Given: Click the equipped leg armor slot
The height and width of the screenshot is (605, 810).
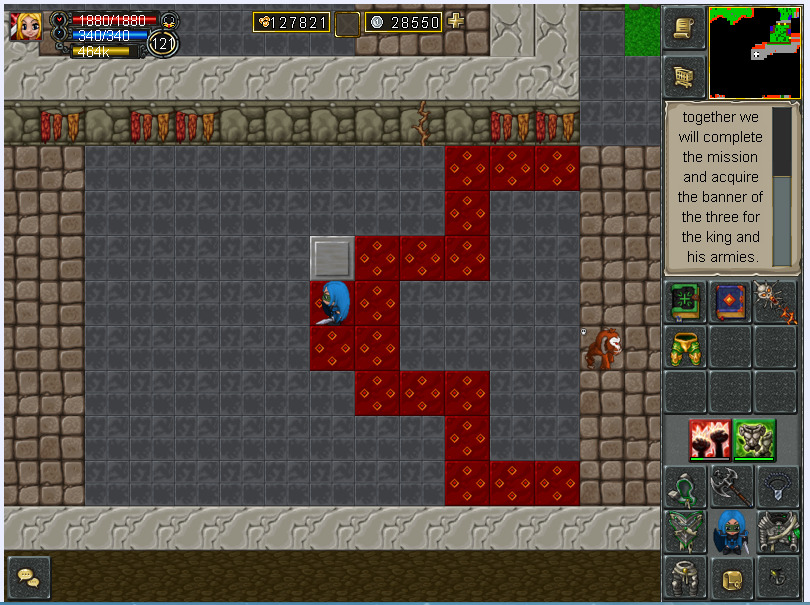Looking at the screenshot, I should click(x=686, y=578).
